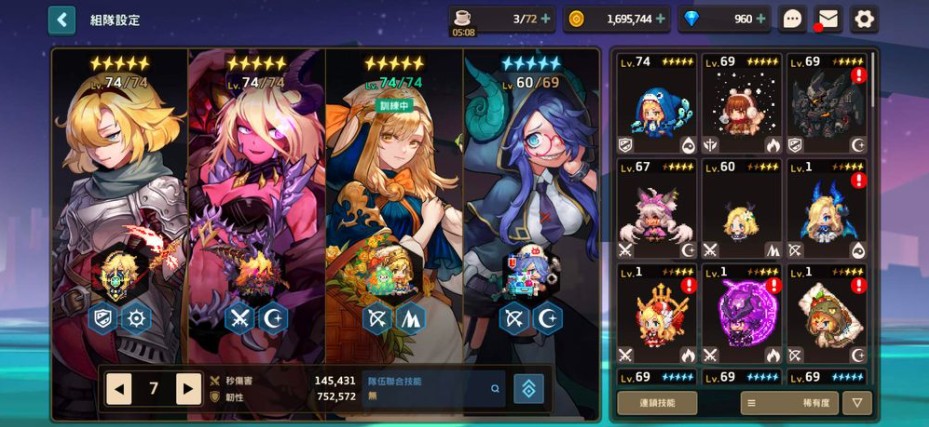This screenshot has width=929, height=427.
Task: Choose the dark armored mech Lv.69 hero
Action: coord(825,105)
